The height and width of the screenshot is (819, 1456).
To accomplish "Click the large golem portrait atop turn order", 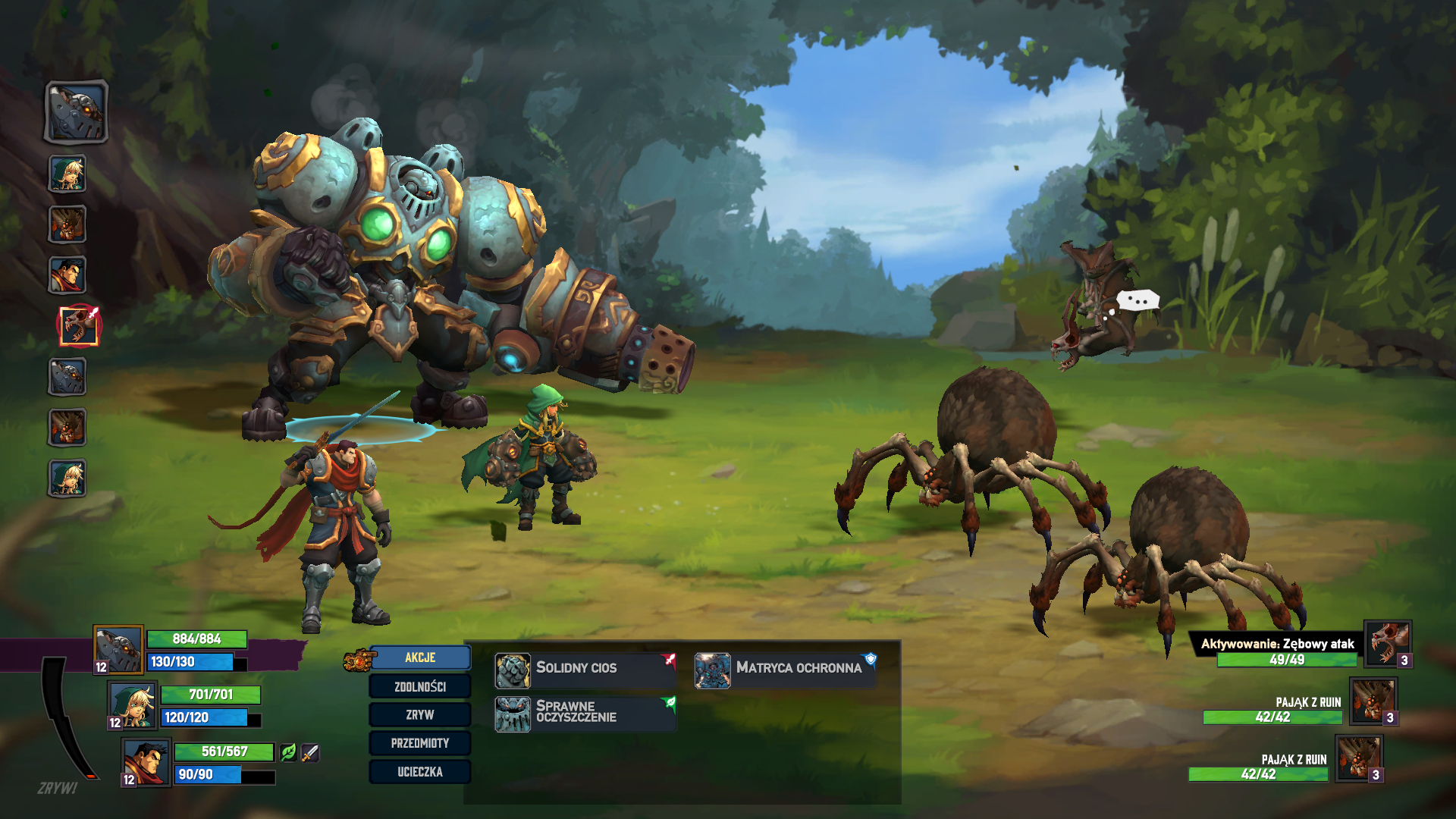I will pyautogui.click(x=77, y=112).
